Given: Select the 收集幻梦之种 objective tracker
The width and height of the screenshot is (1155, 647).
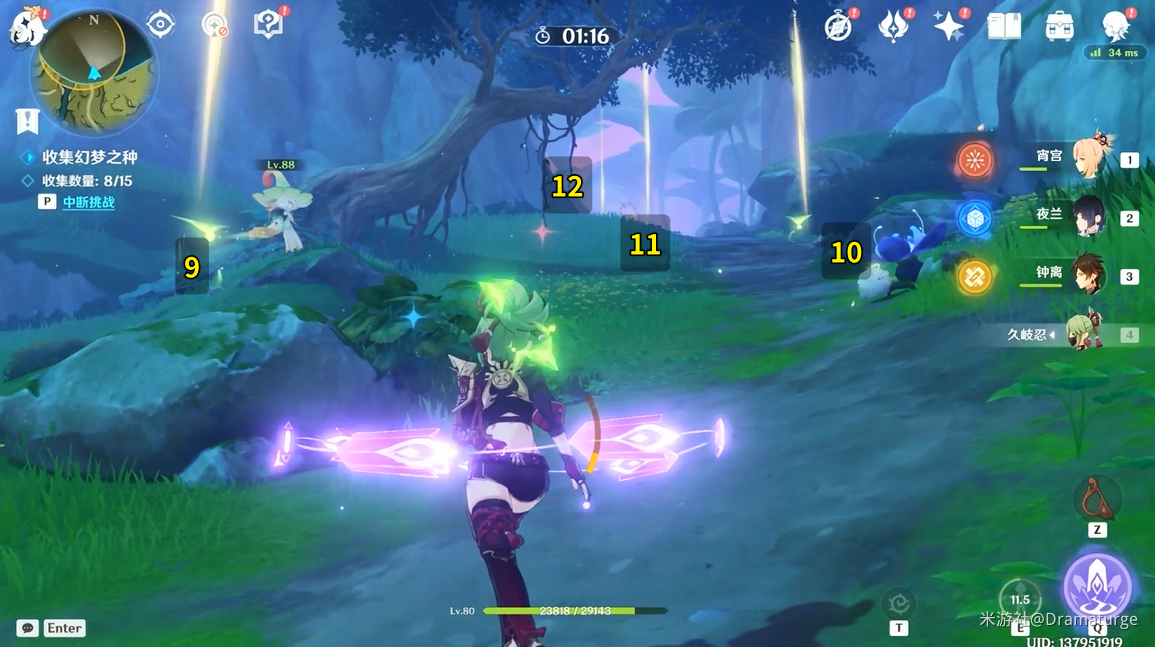Looking at the screenshot, I should click(x=89, y=157).
